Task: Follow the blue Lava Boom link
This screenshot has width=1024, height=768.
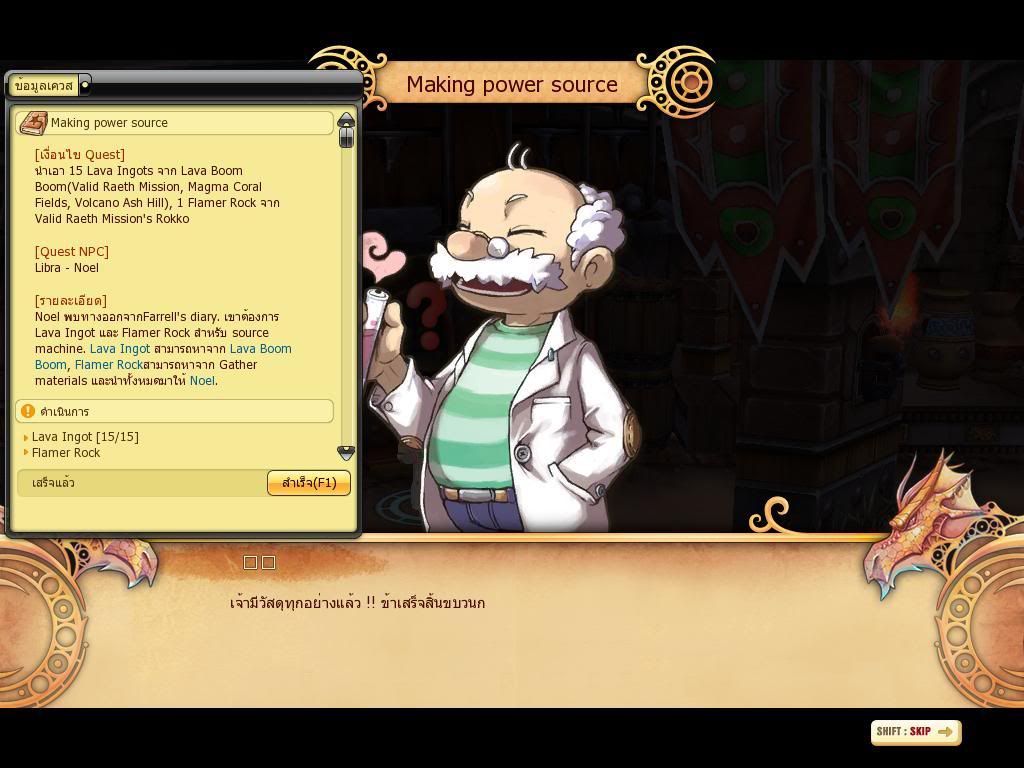Action: pos(260,349)
